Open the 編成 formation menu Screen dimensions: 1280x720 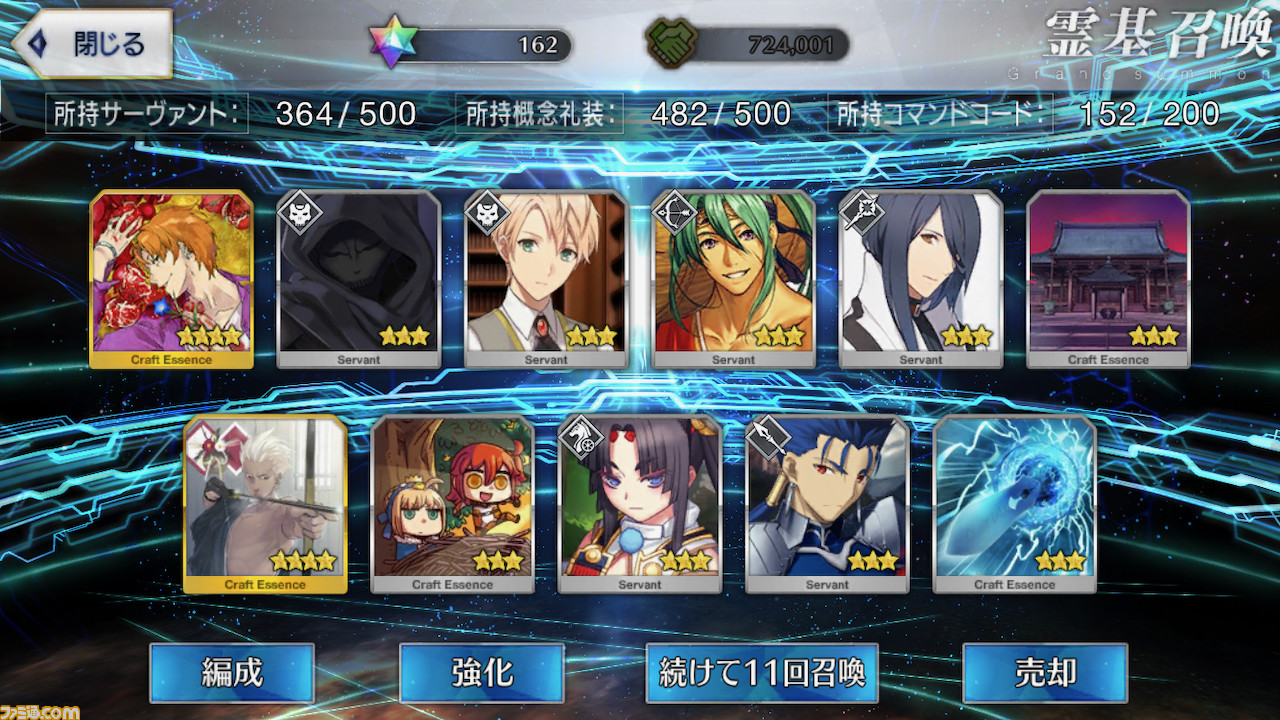pos(232,673)
